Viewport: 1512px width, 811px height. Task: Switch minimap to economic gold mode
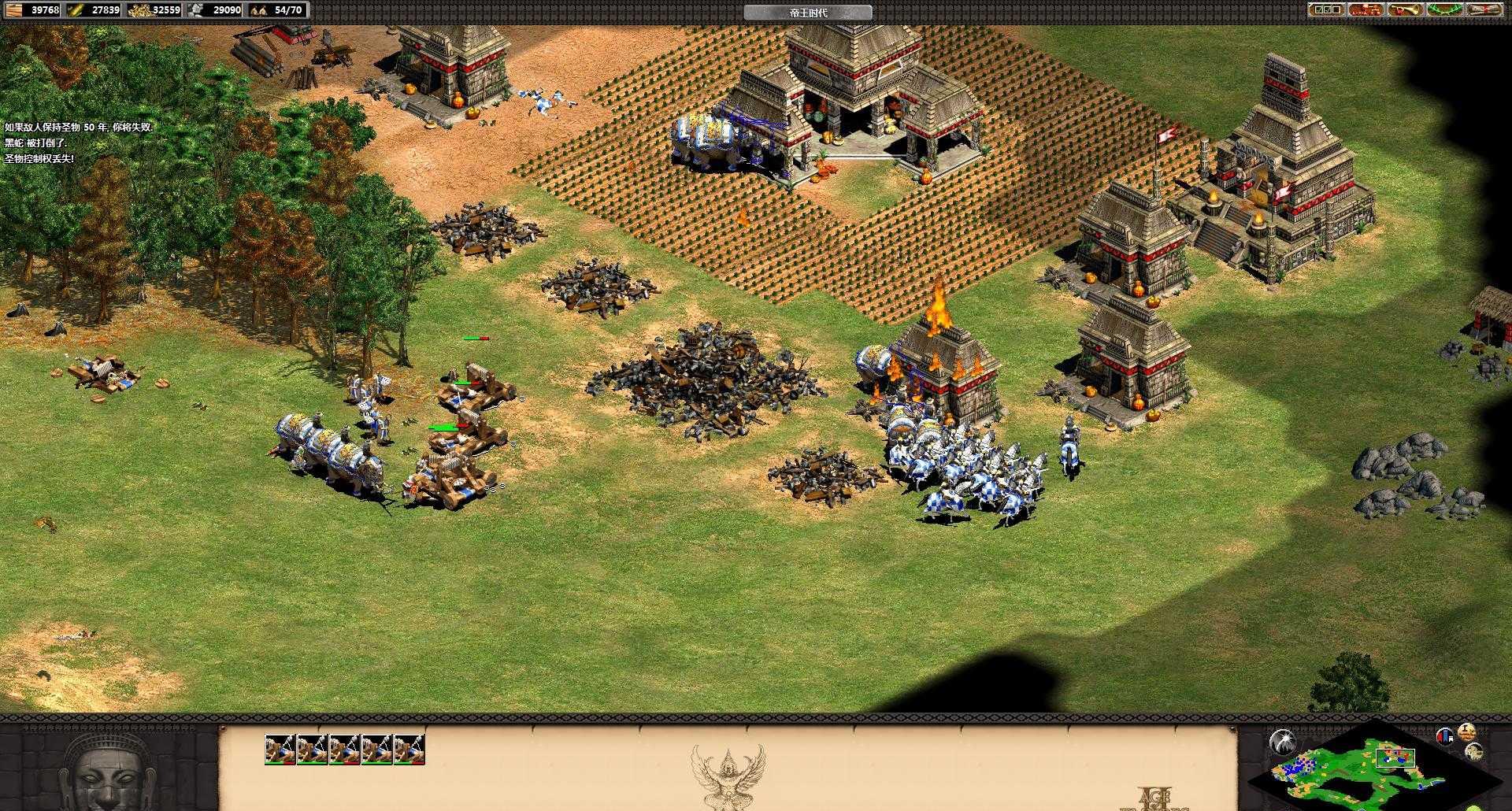click(1466, 731)
